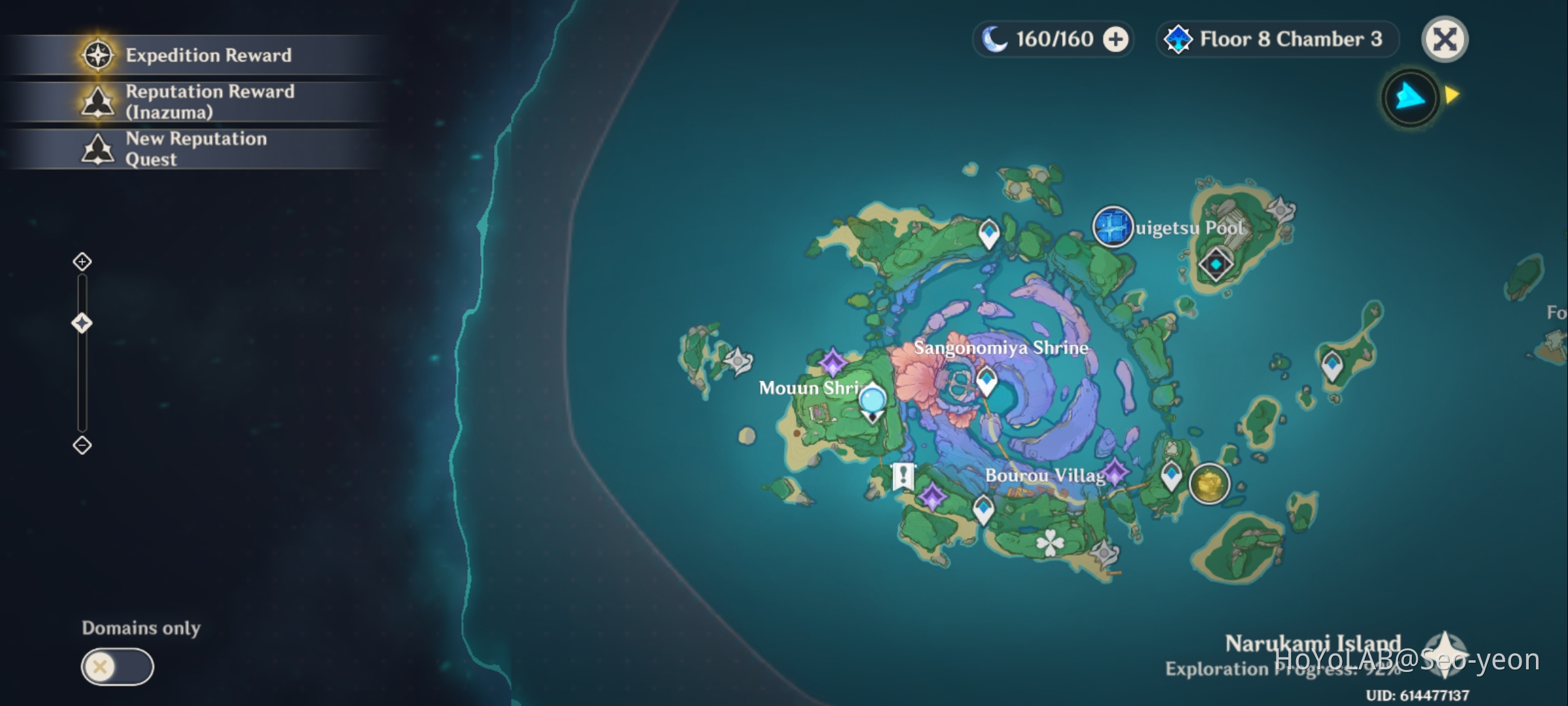Click the plus button to replenish resin
Viewport: 1568px width, 706px height.
pos(1113,39)
